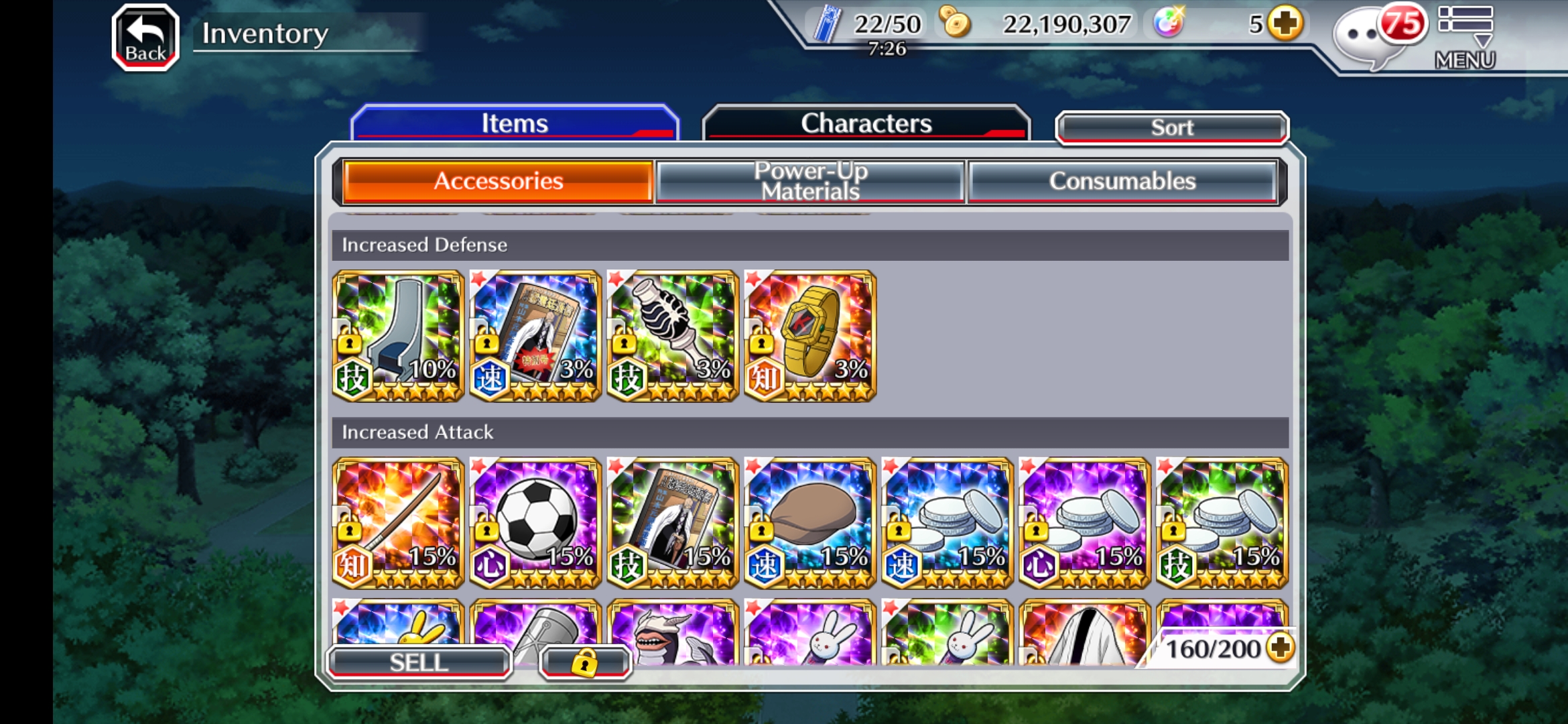Choose the black ribbed gauntlet defense accessory
Screen dimensions: 1568x724
672,337
